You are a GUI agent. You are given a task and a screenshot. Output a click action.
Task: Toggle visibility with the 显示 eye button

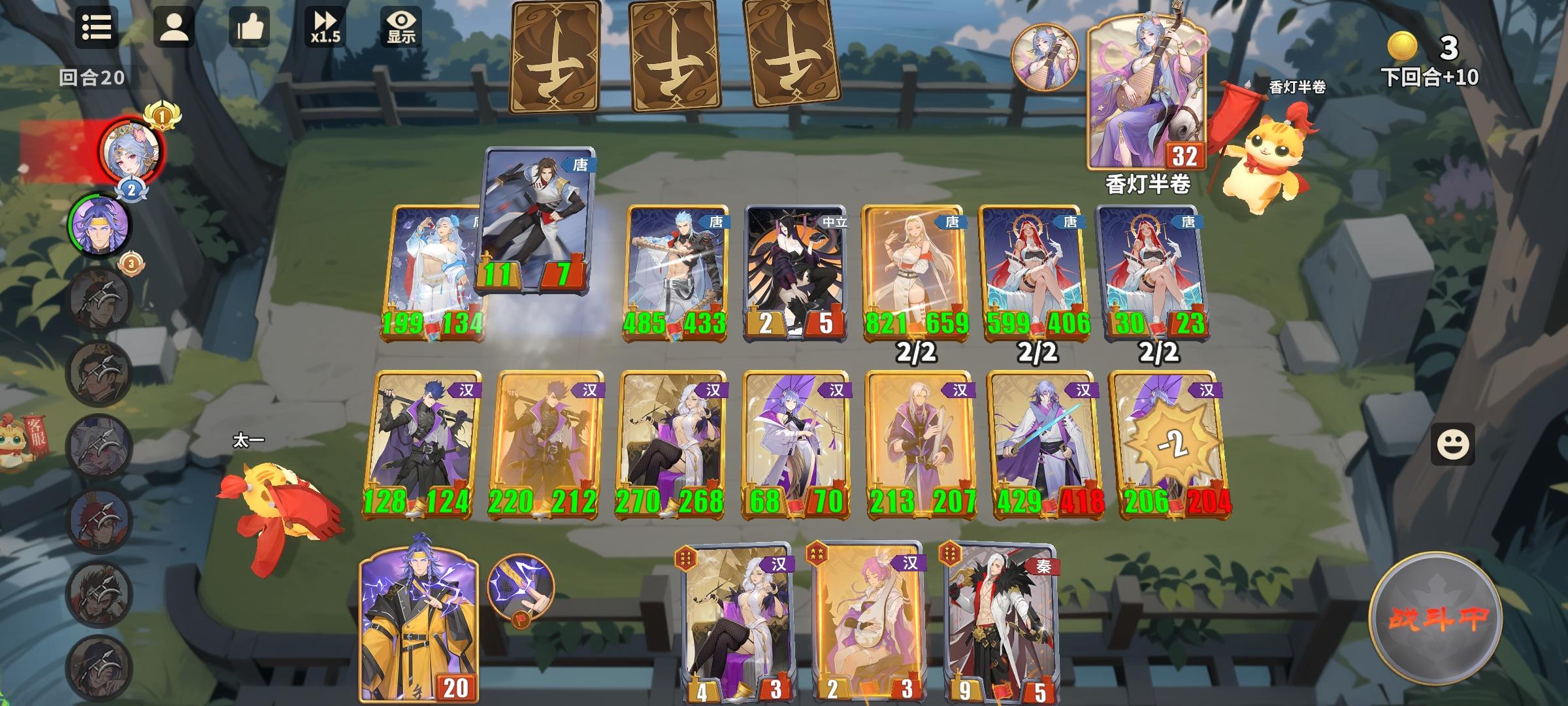tap(401, 26)
